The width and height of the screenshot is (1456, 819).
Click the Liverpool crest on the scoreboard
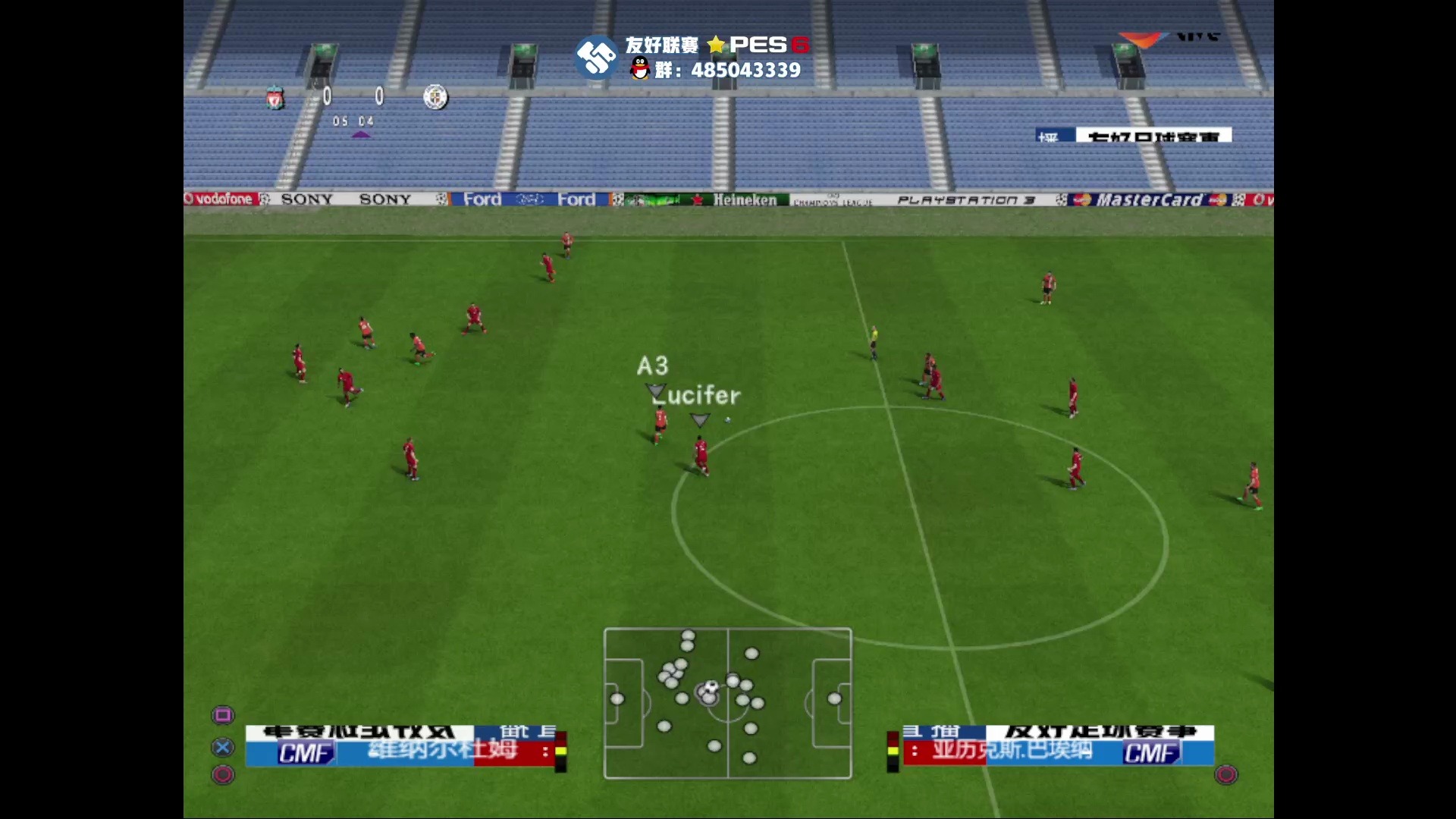275,98
